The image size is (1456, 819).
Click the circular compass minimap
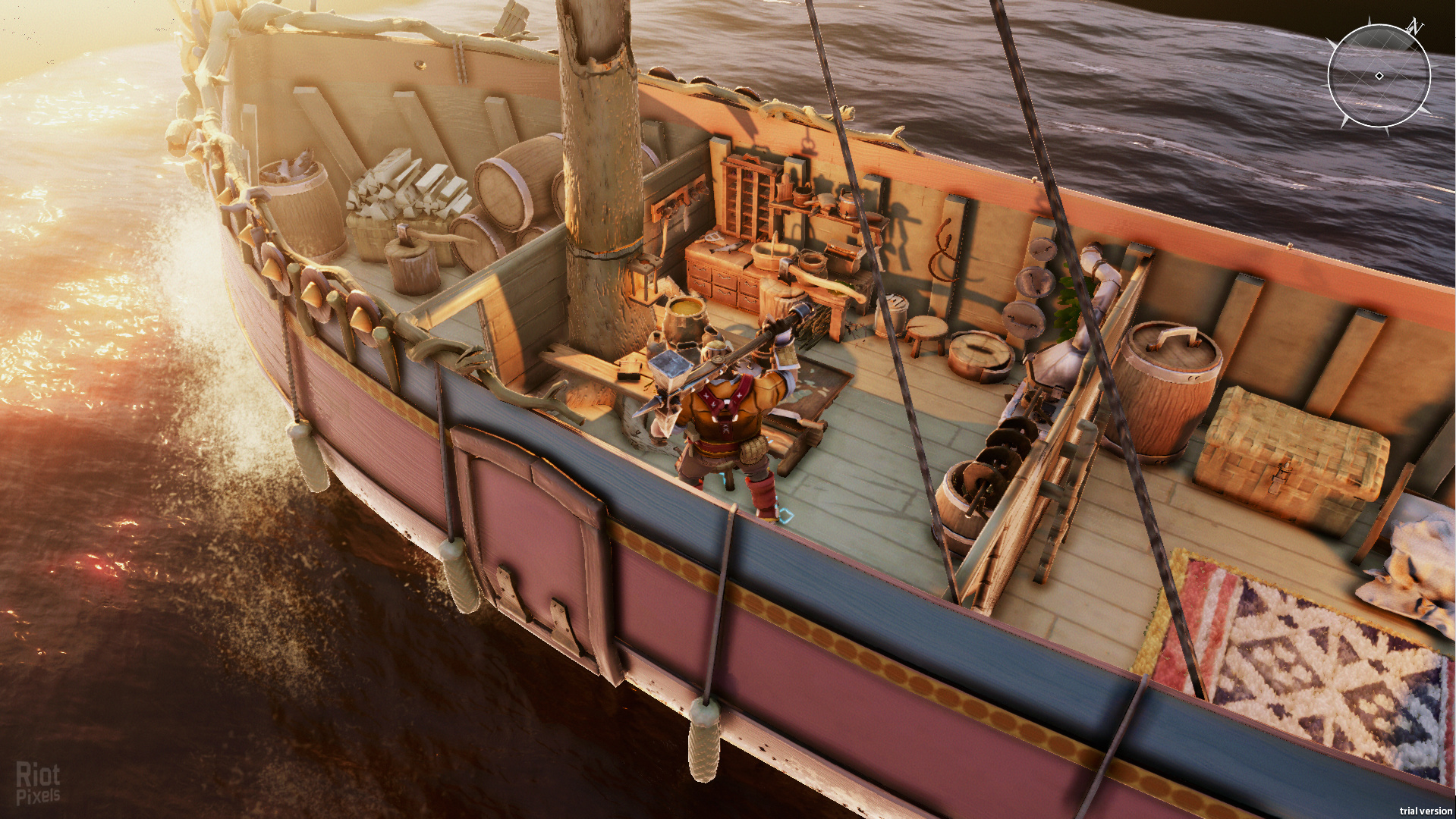pyautogui.click(x=1379, y=76)
